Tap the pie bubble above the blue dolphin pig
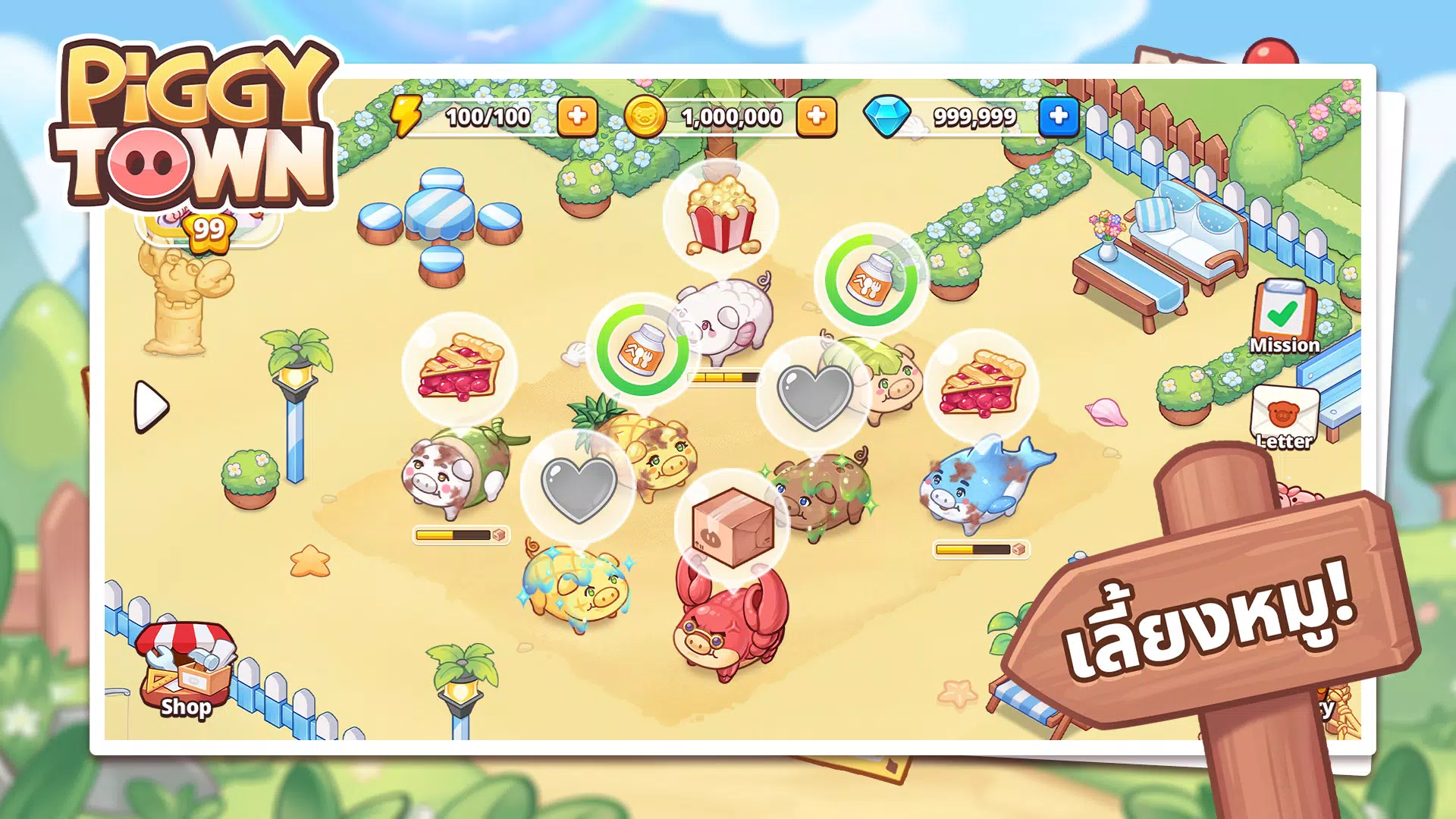Viewport: 1456px width, 819px height. click(x=980, y=383)
